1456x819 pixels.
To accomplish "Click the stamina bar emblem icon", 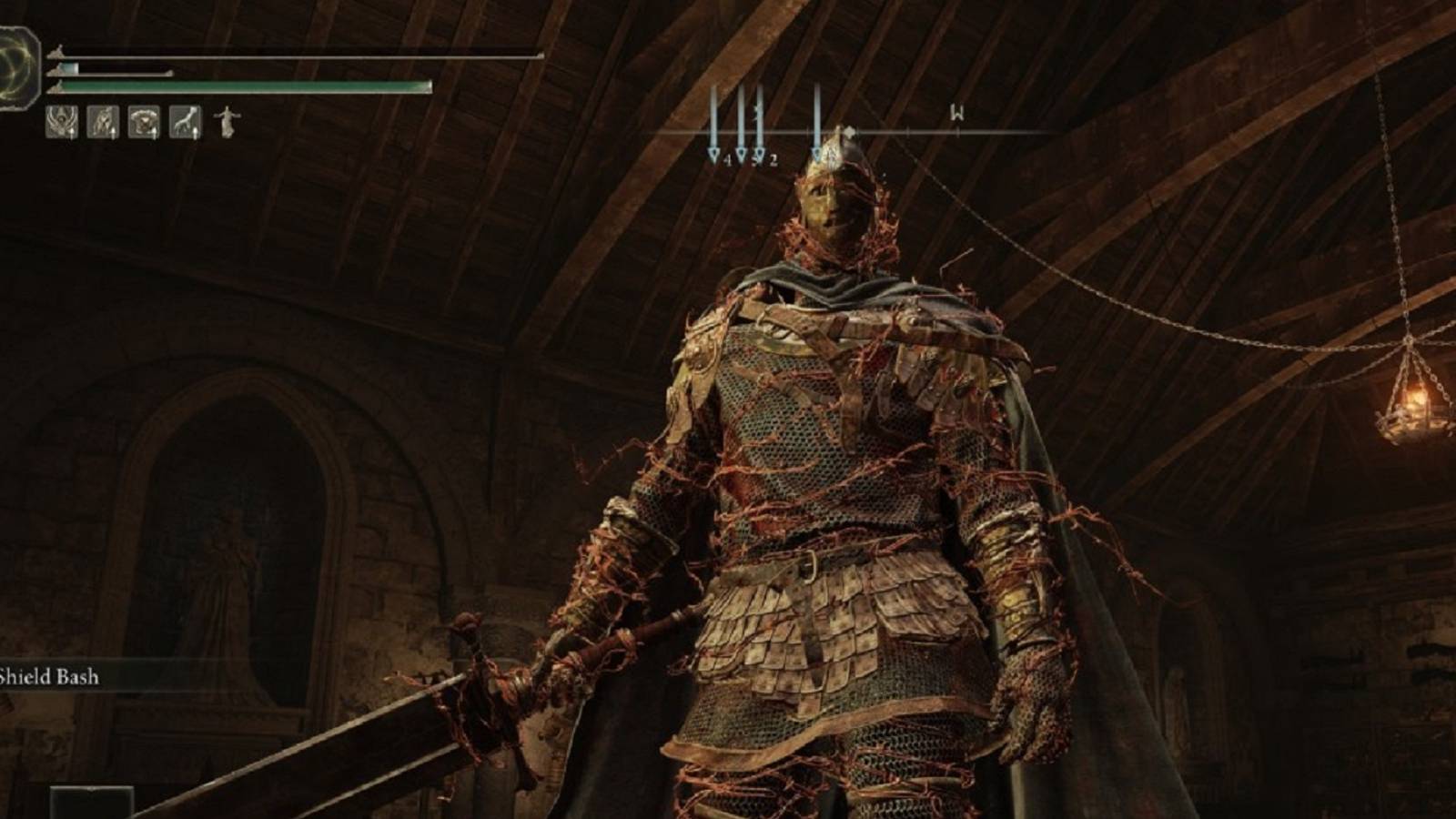I will pos(56,88).
